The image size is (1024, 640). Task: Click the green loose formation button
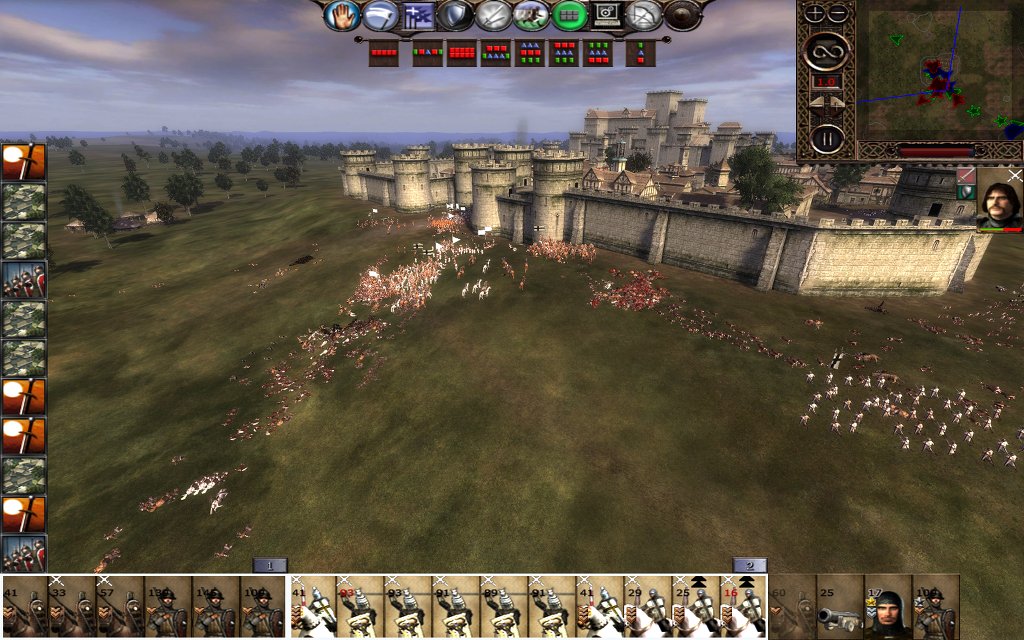click(569, 15)
